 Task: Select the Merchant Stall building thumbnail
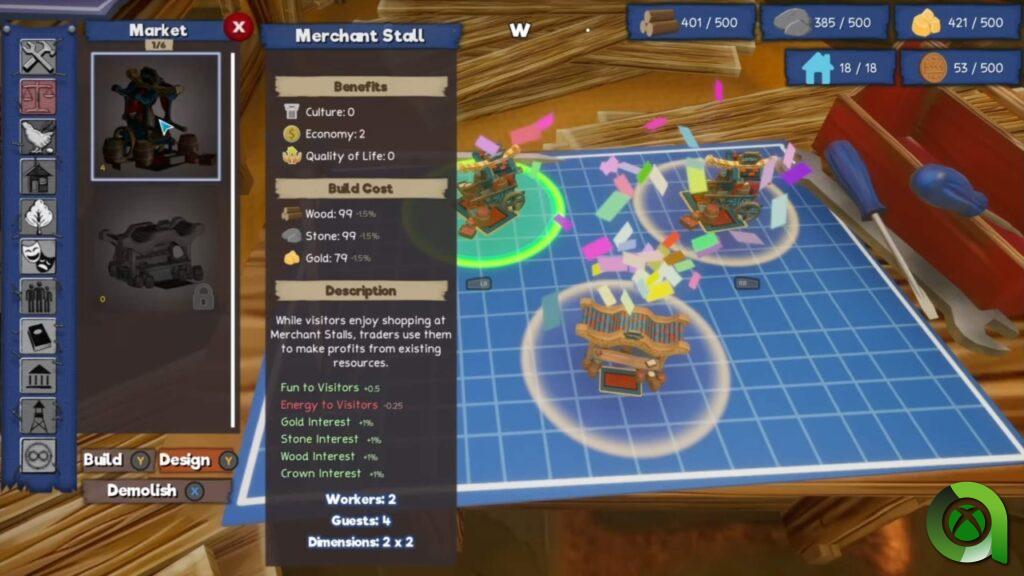point(156,116)
